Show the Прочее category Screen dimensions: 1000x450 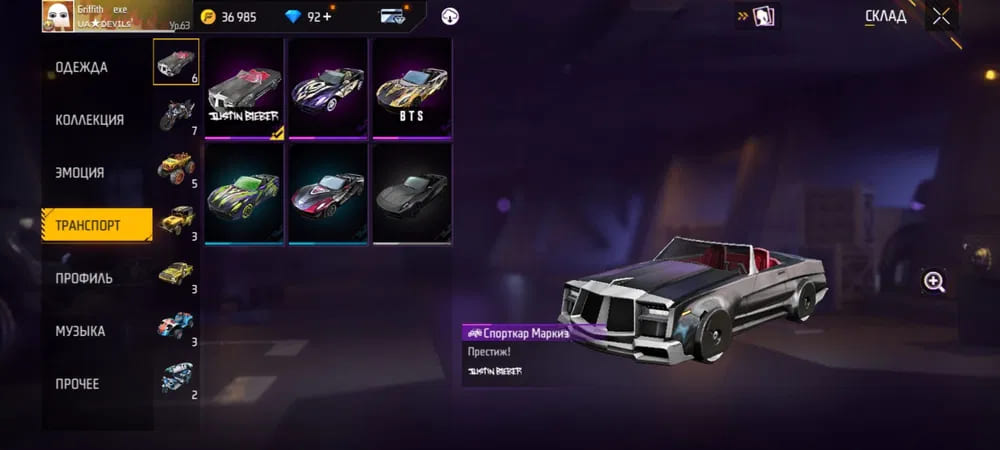pos(78,384)
